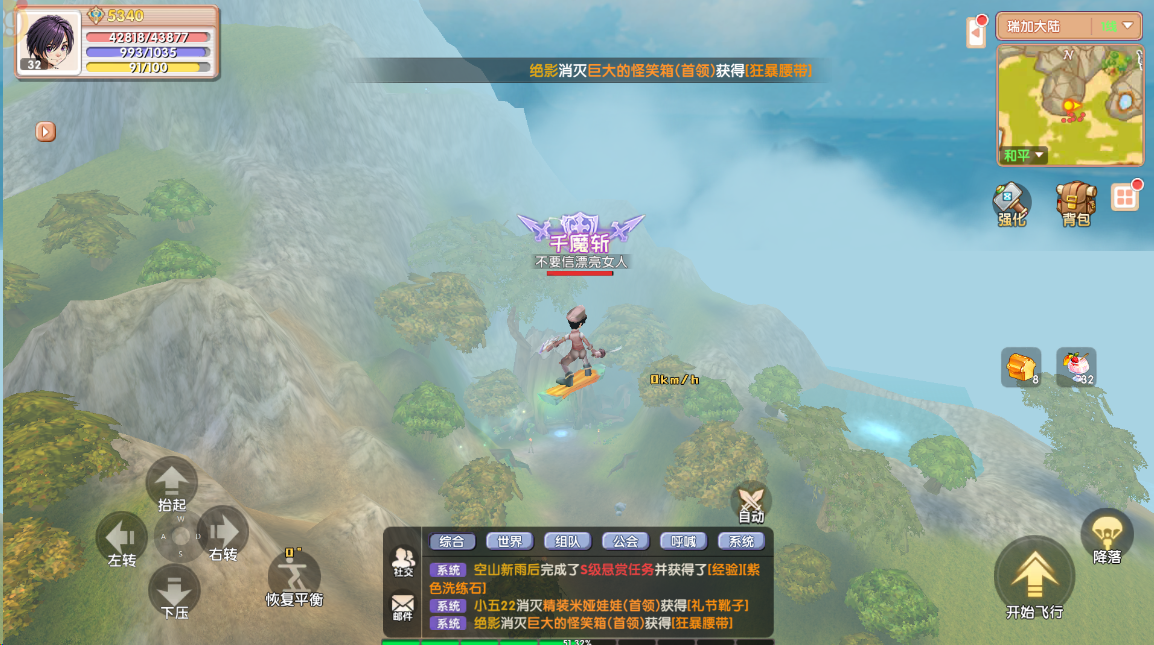Viewport: 1154px width, 645px height.
Task: Tap 恢复平衡 to restore balance
Action: pyautogui.click(x=294, y=577)
